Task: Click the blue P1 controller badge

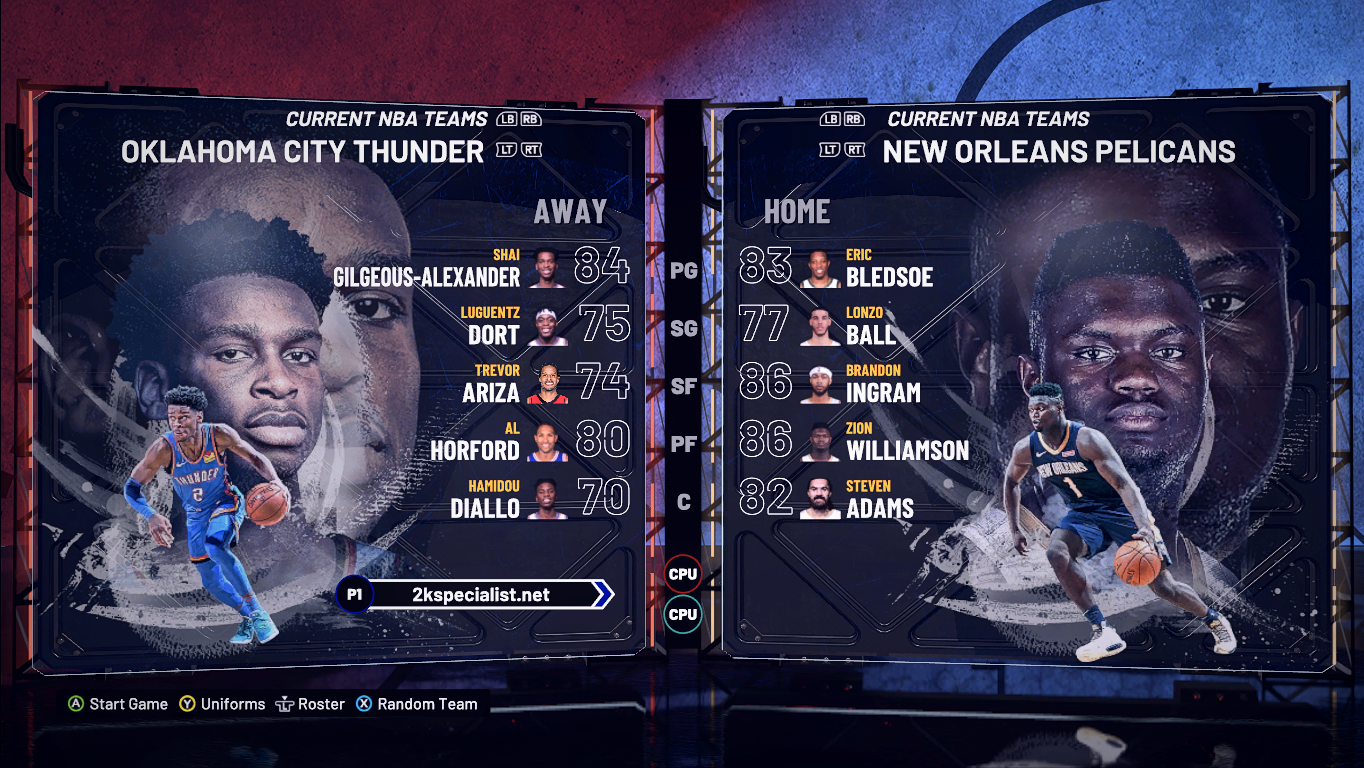Action: coord(356,593)
